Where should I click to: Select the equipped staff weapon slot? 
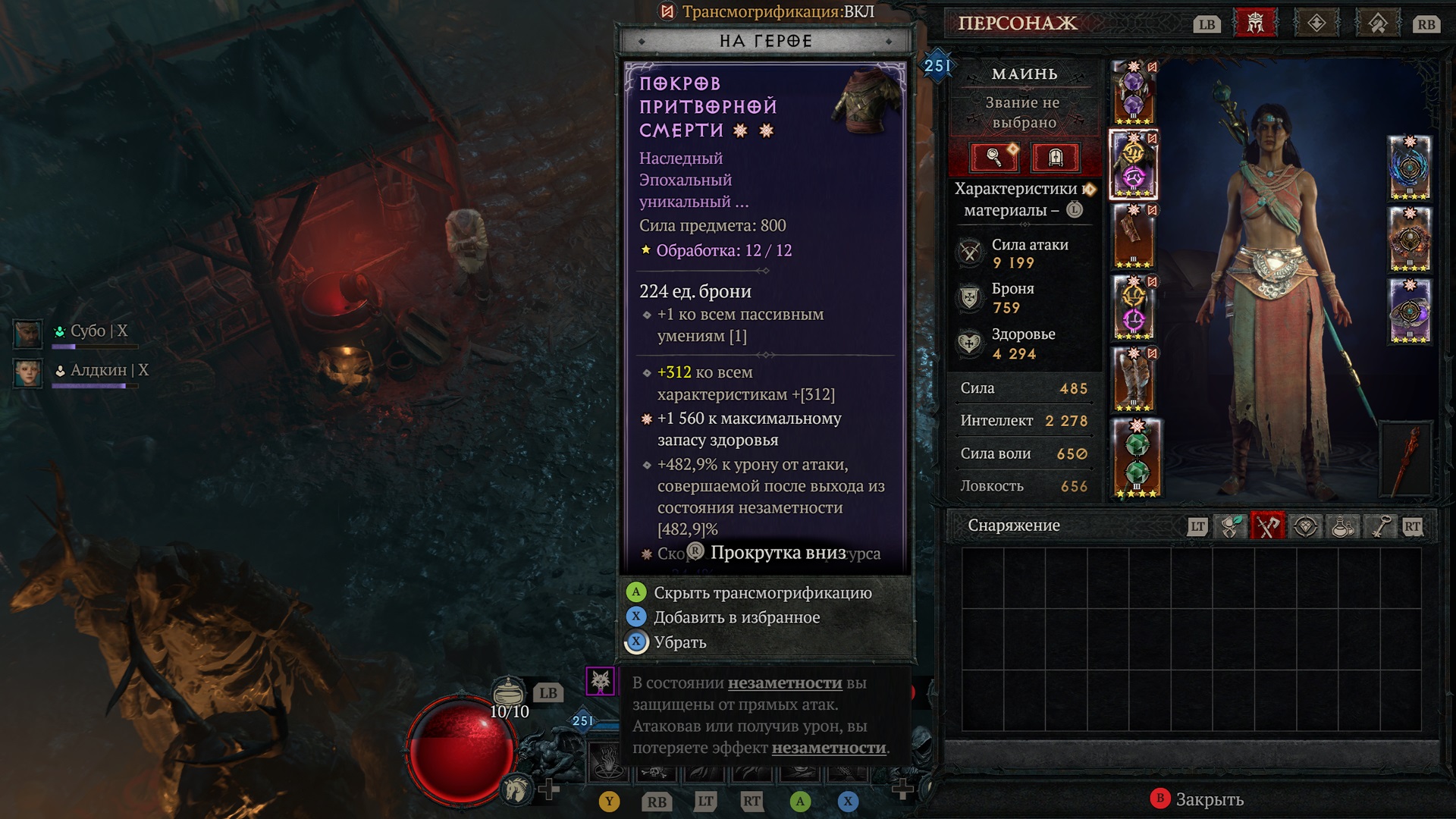[x=1407, y=459]
